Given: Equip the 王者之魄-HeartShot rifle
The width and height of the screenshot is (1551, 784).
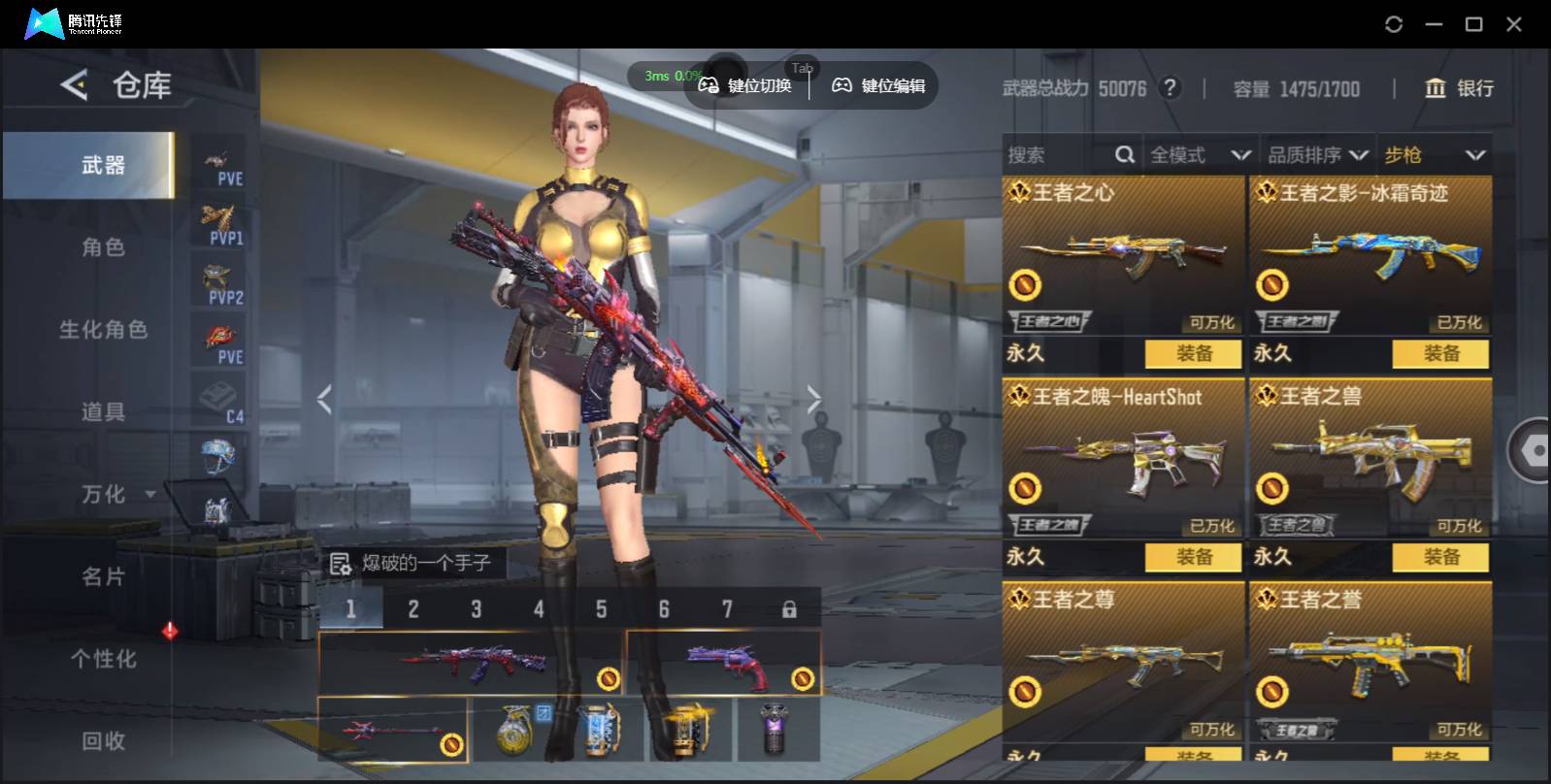Looking at the screenshot, I should pyautogui.click(x=1193, y=557).
